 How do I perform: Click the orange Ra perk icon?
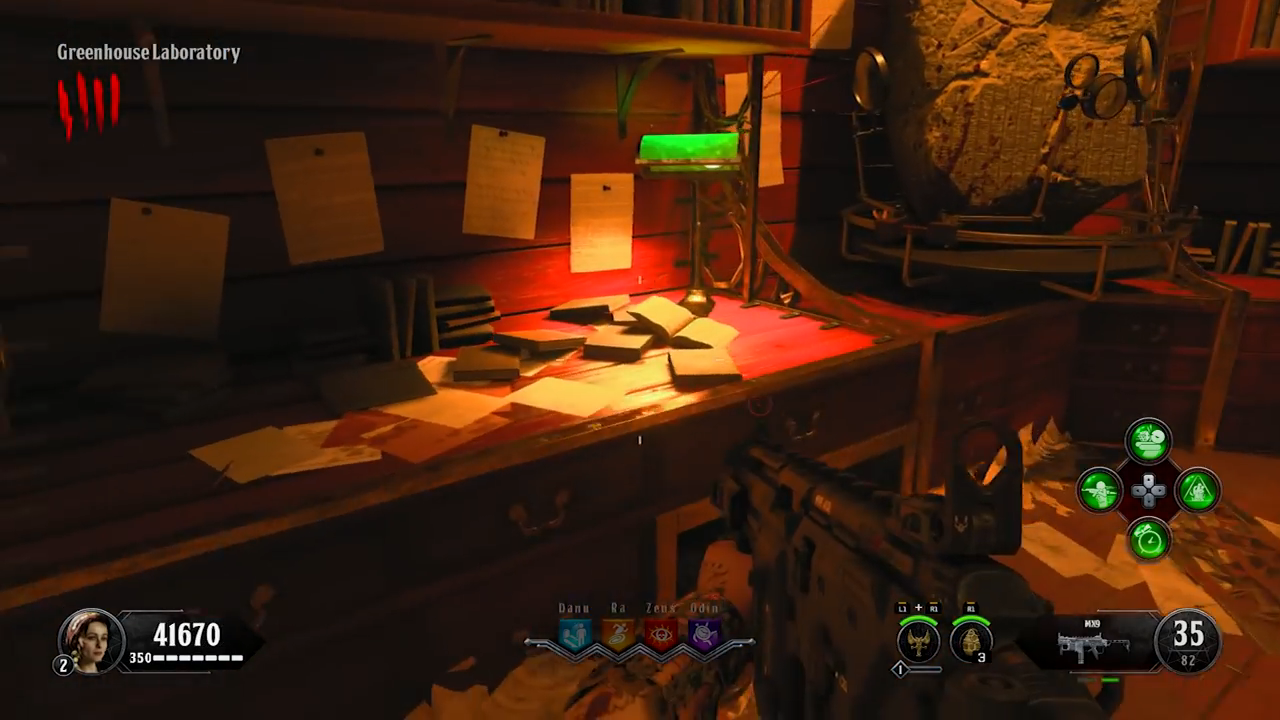click(618, 635)
